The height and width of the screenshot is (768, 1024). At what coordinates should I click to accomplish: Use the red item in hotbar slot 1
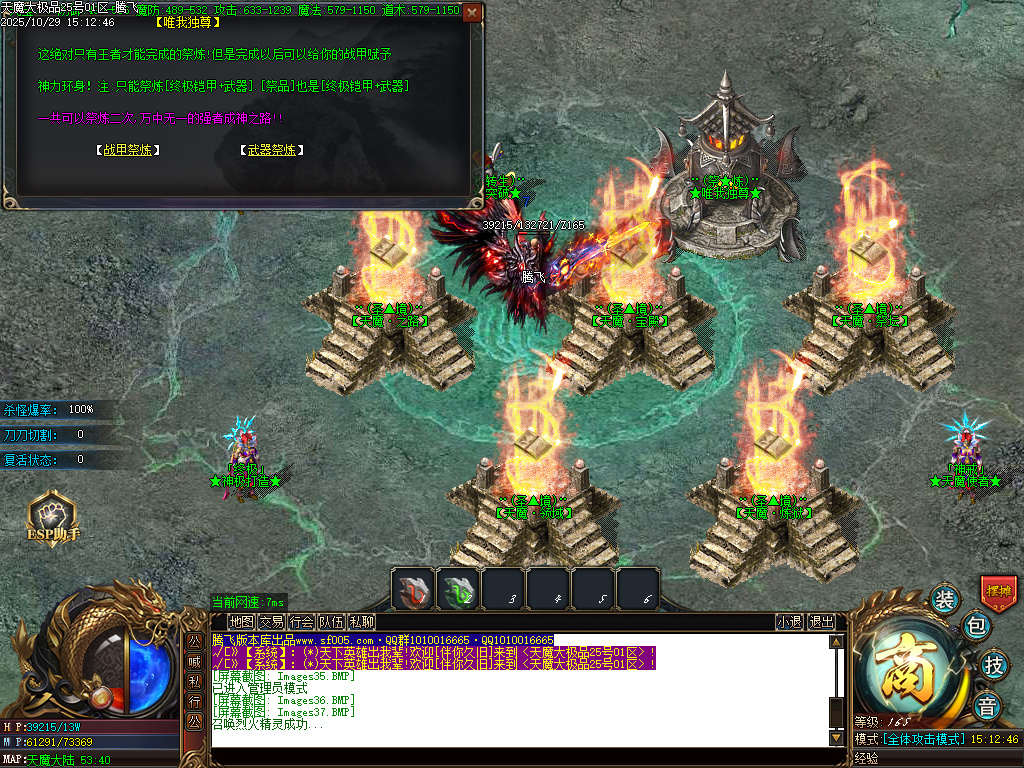coord(413,589)
